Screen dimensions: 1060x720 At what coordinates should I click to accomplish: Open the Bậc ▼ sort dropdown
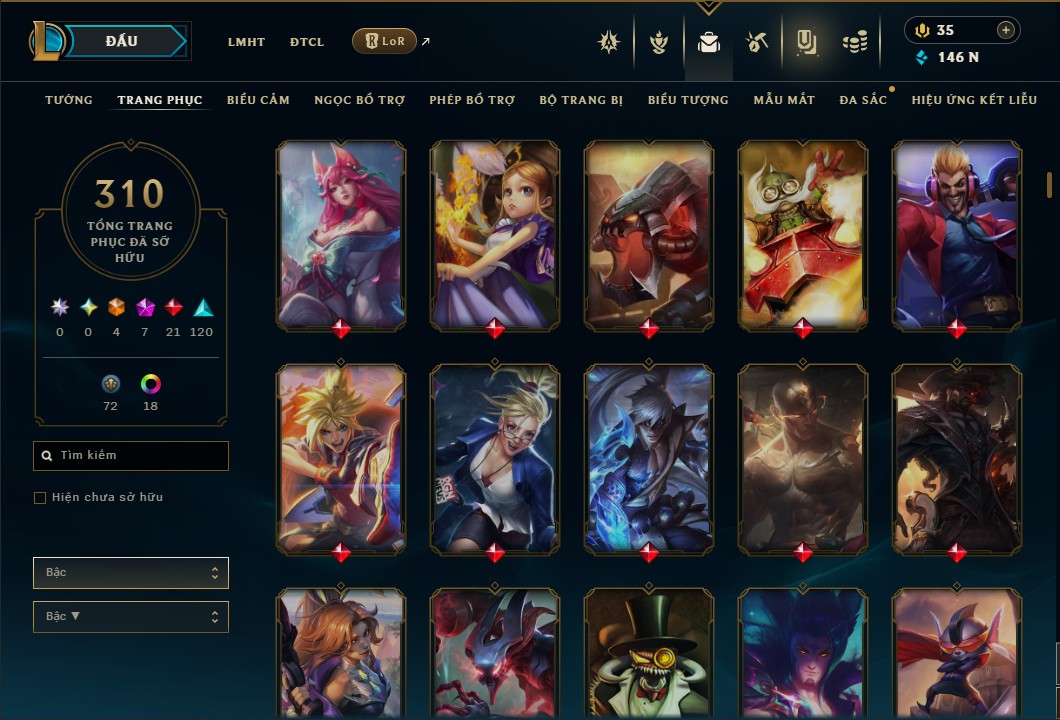point(131,617)
